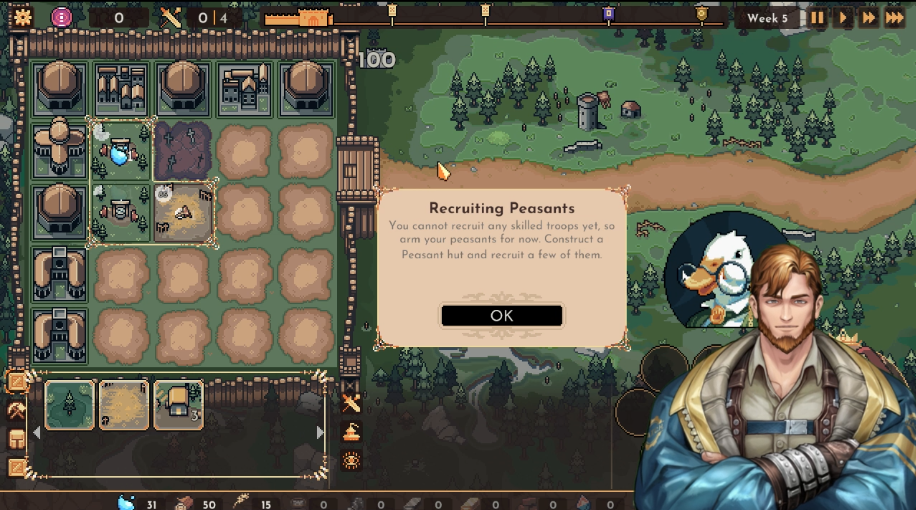Screen dimensions: 916x510
Task: Confirm the Recruiting Peasants dialog with OK
Action: pyautogui.click(x=501, y=315)
